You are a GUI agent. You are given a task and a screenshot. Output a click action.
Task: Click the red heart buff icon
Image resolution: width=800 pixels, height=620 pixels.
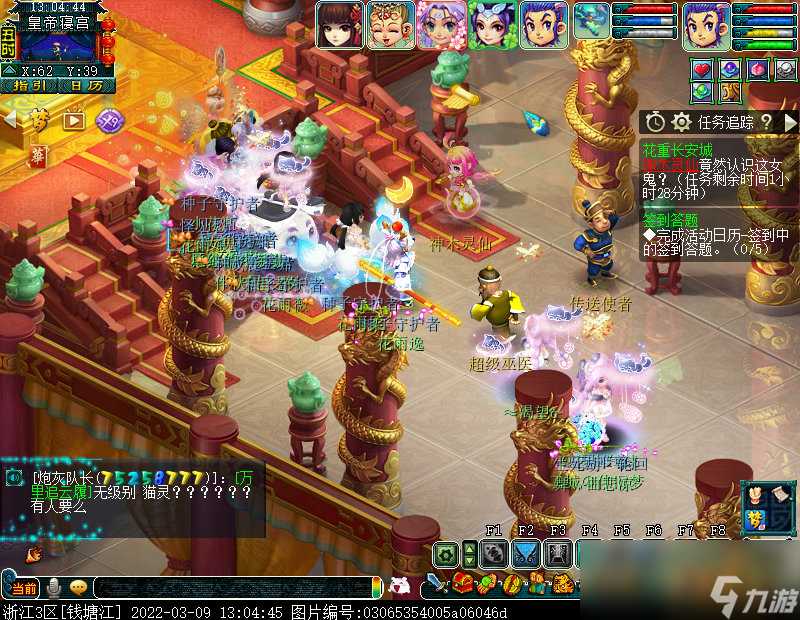point(703,69)
